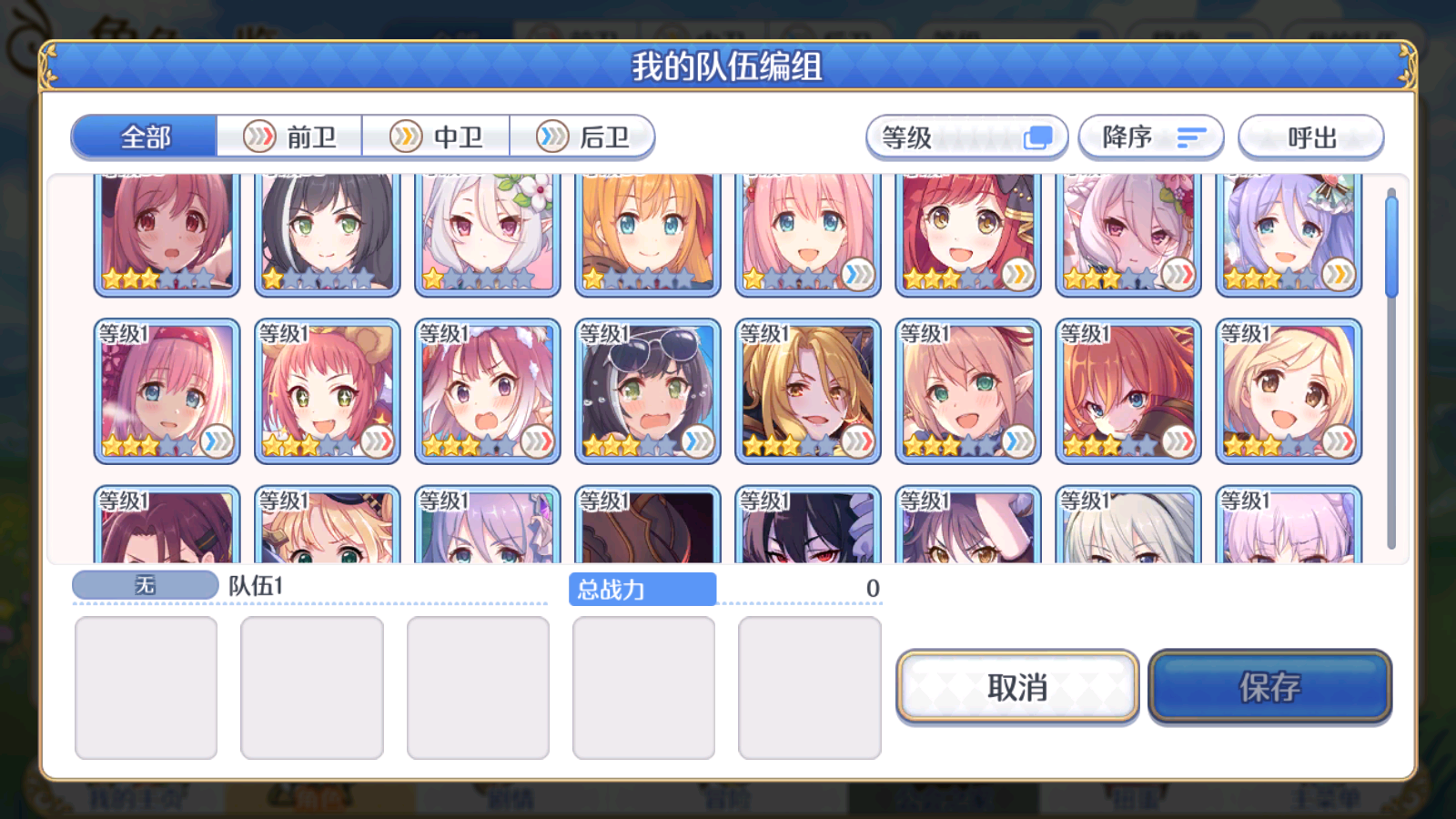Toggle the 无 support indicator near 队伍1
The image size is (1456, 819).
tap(145, 585)
